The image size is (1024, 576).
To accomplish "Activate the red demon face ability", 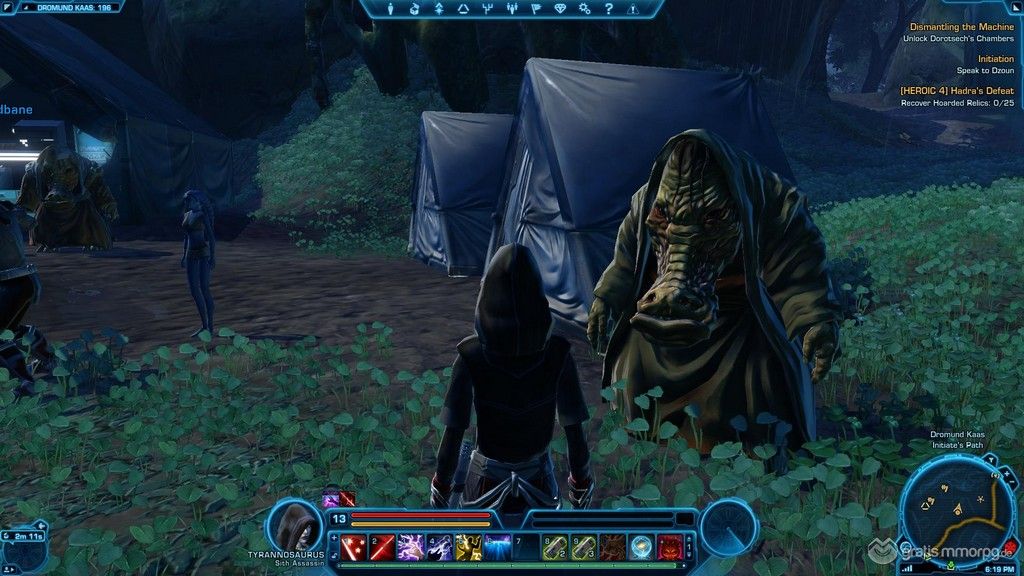I will (670, 546).
